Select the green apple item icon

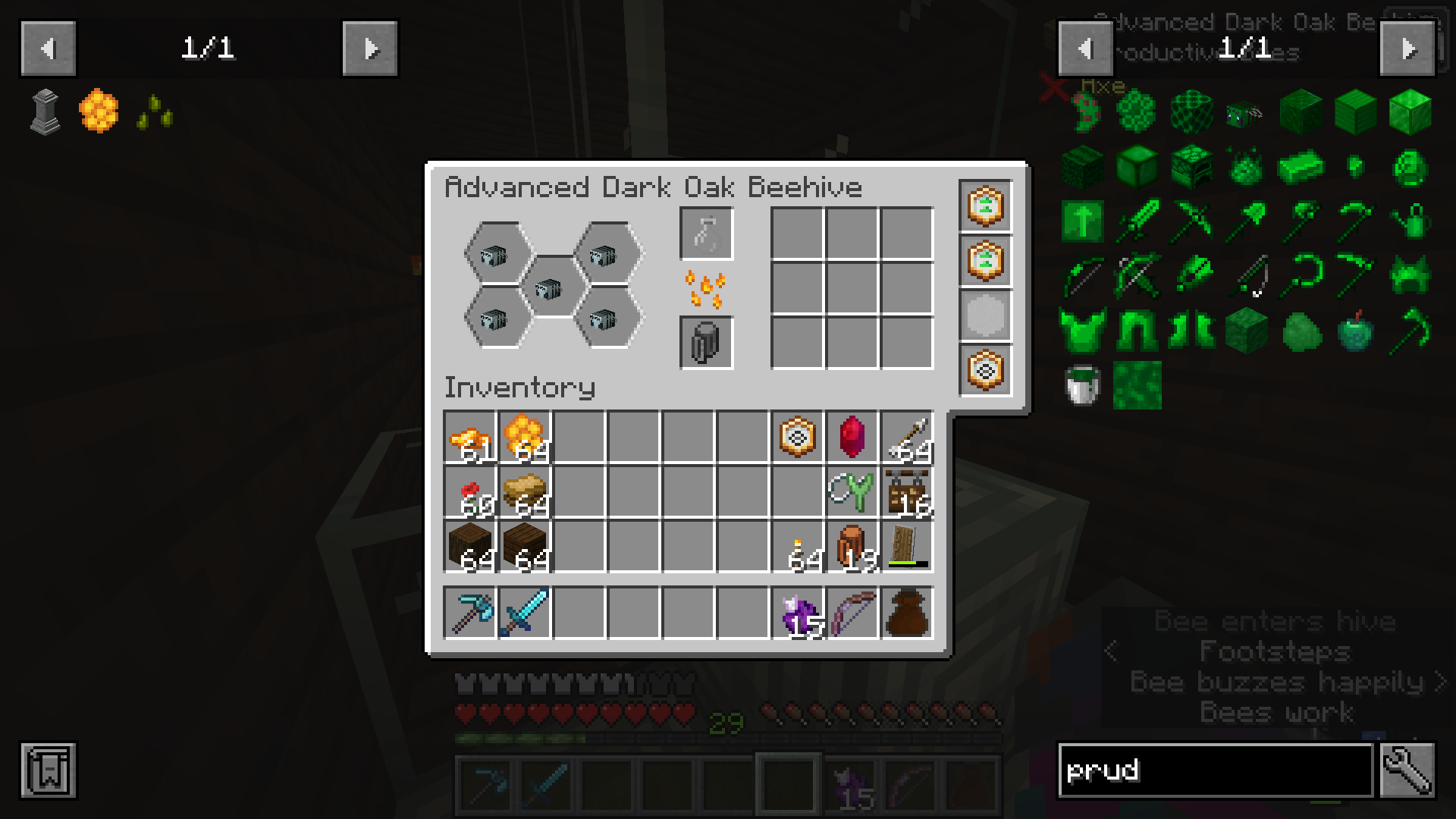pos(1355,331)
